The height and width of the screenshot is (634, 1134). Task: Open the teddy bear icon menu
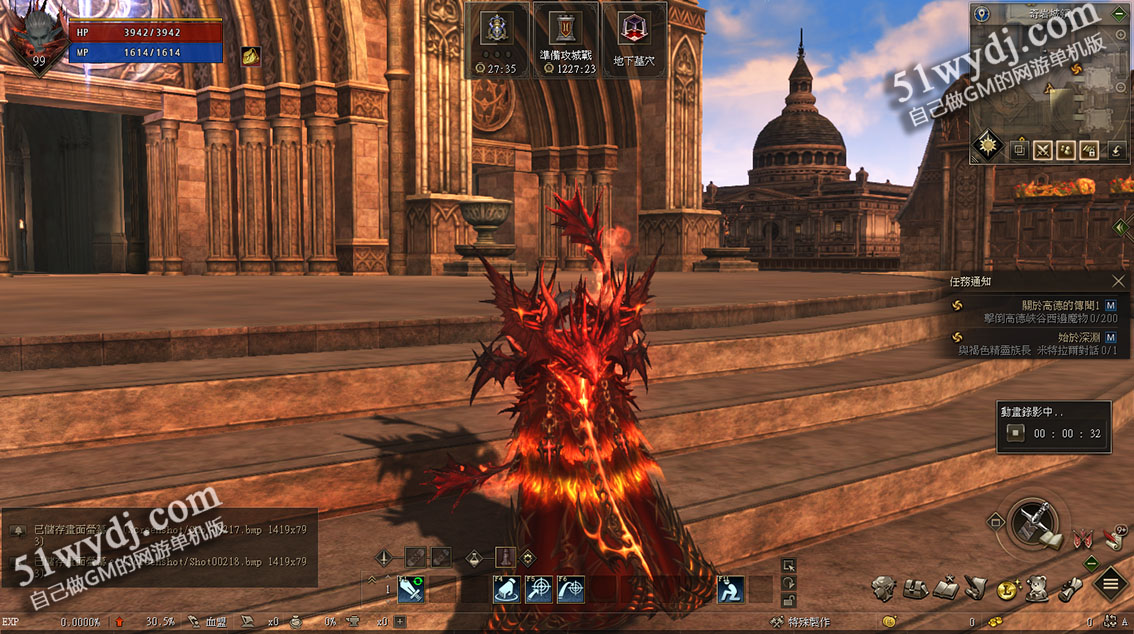click(x=1038, y=588)
